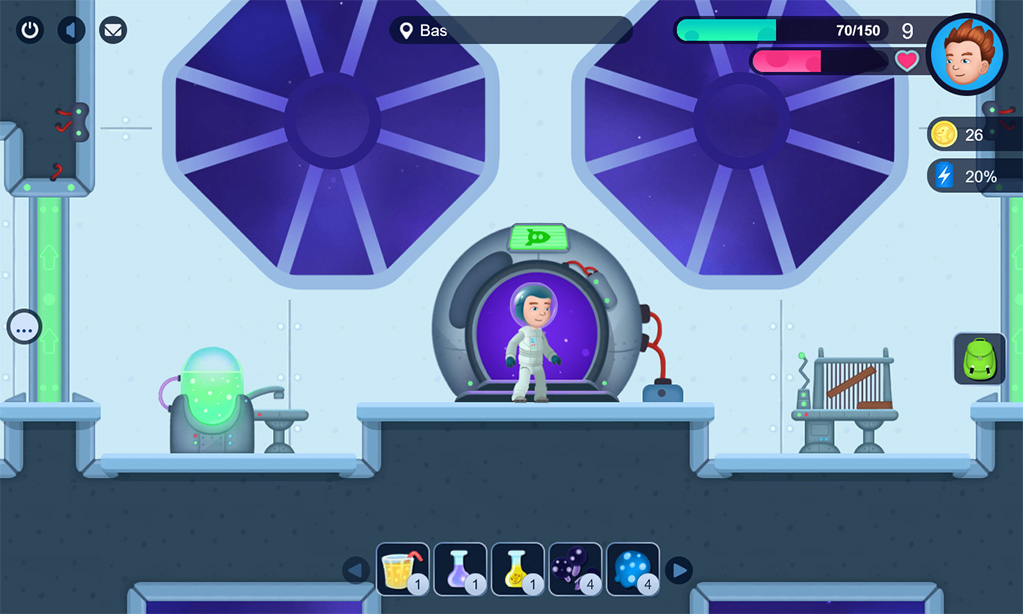Viewport: 1023px width, 614px height.
Task: Click the location name bar
Action: click(x=510, y=30)
